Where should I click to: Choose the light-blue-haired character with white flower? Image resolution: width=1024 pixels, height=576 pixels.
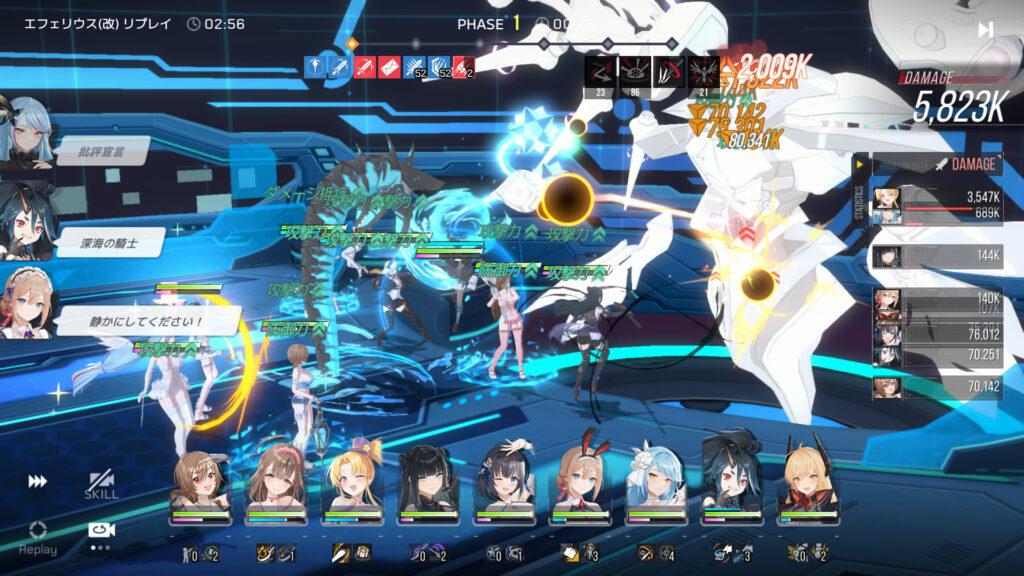coord(657,485)
